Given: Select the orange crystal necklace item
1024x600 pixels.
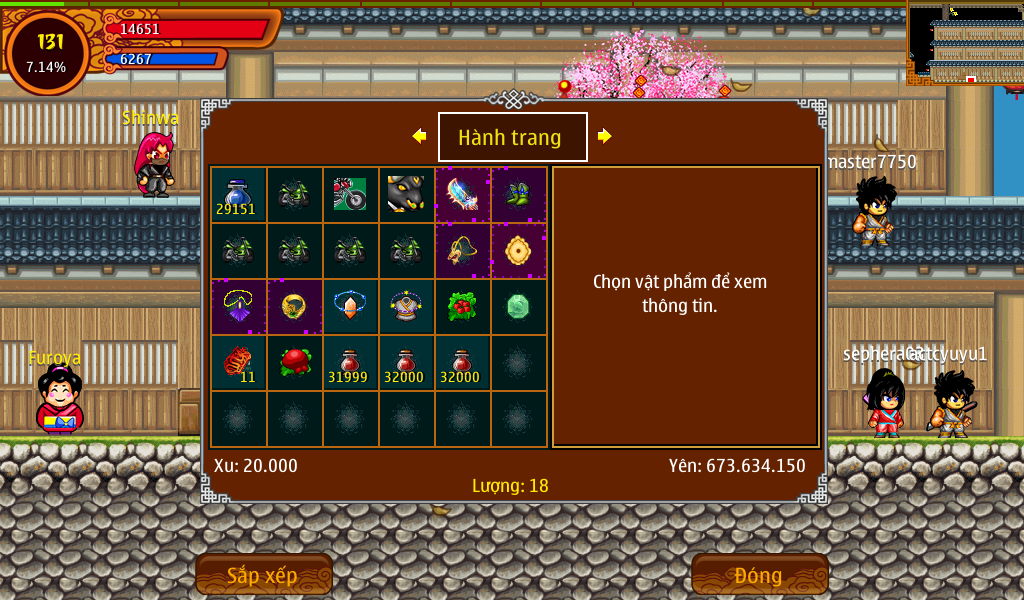Looking at the screenshot, I should 350,307.
